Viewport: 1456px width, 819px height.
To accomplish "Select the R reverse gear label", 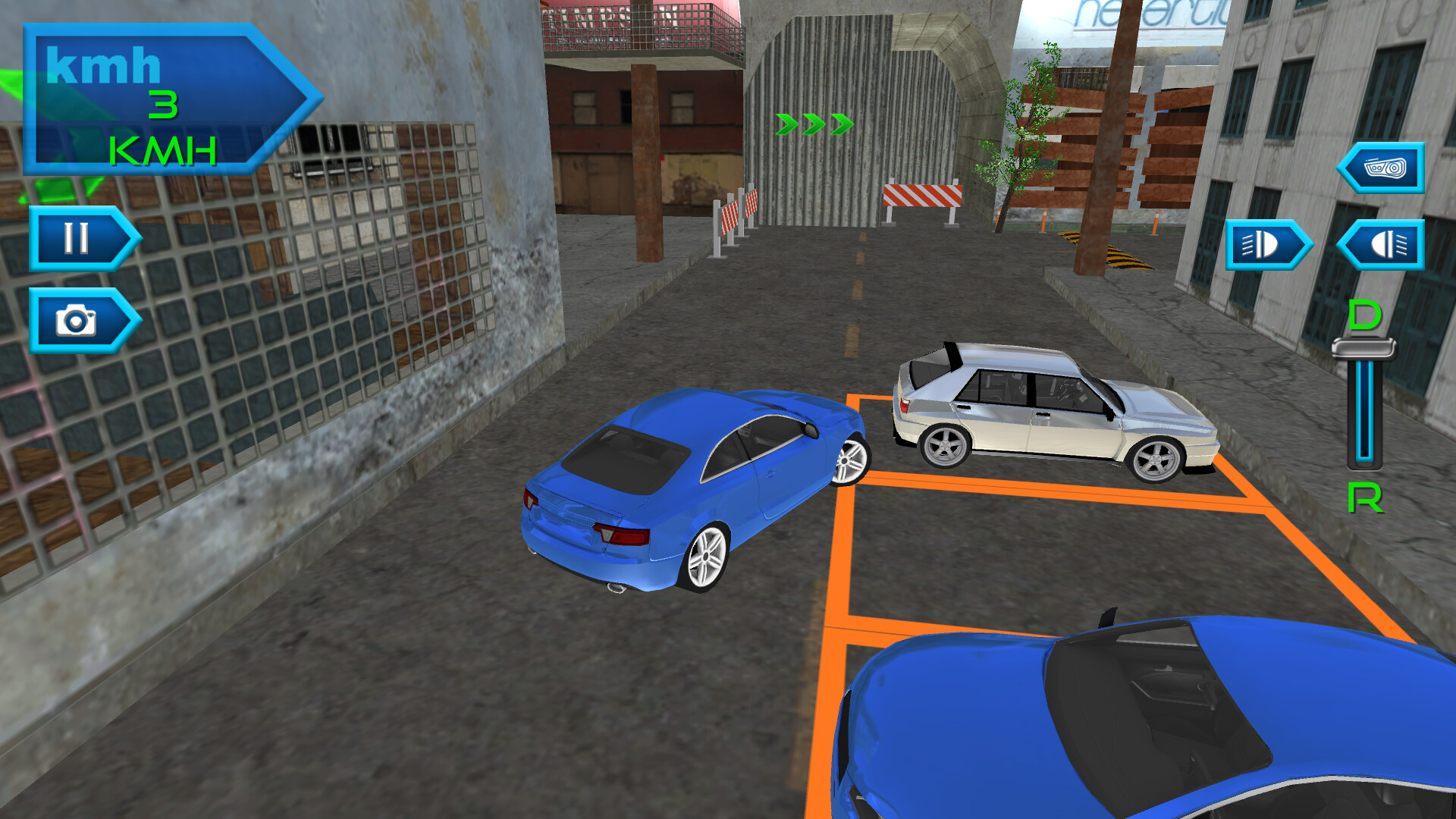I will point(1363,499).
